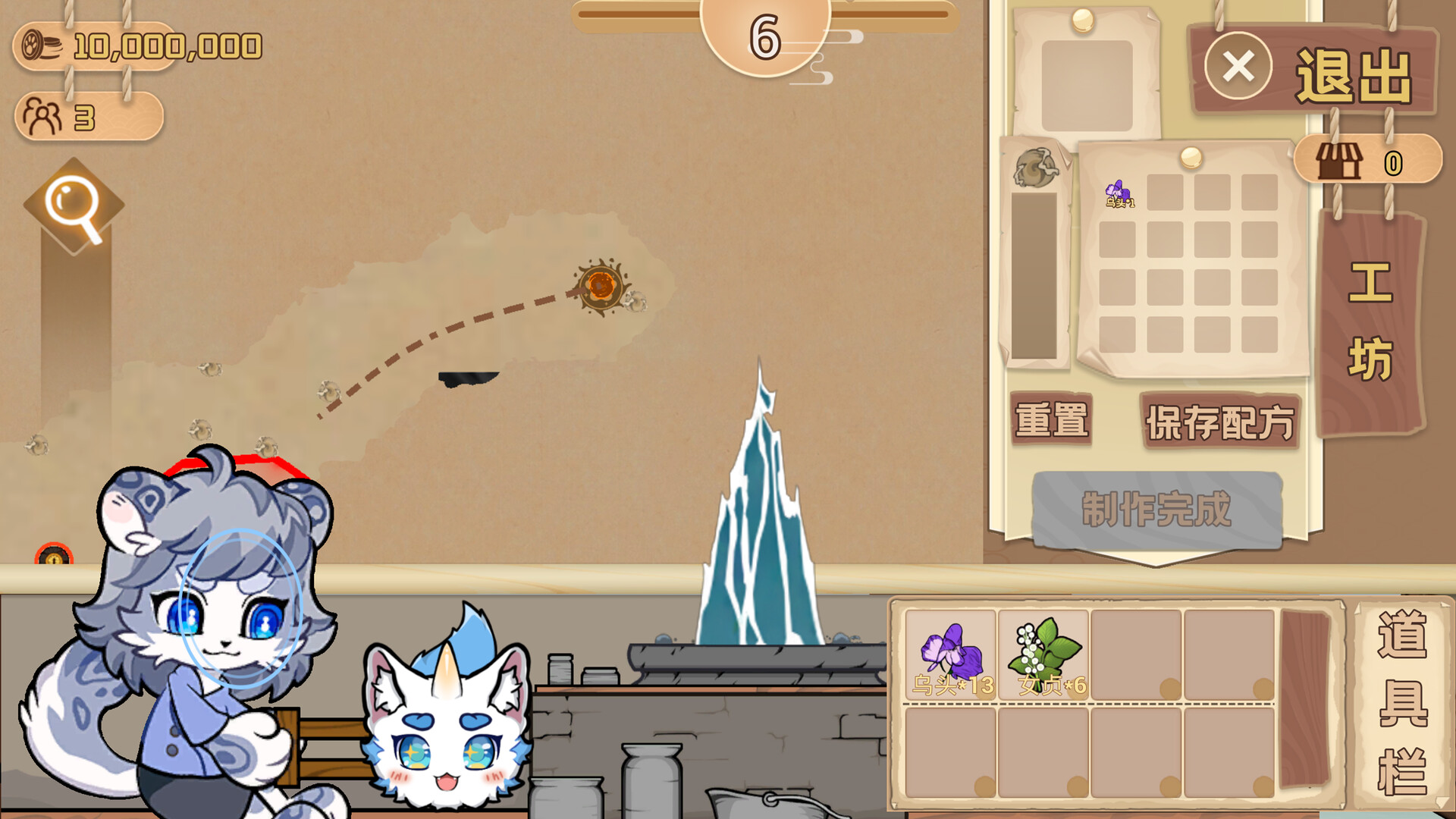The height and width of the screenshot is (819, 1456).
Task: Open the 工坊 workshop tab
Action: click(x=1370, y=322)
